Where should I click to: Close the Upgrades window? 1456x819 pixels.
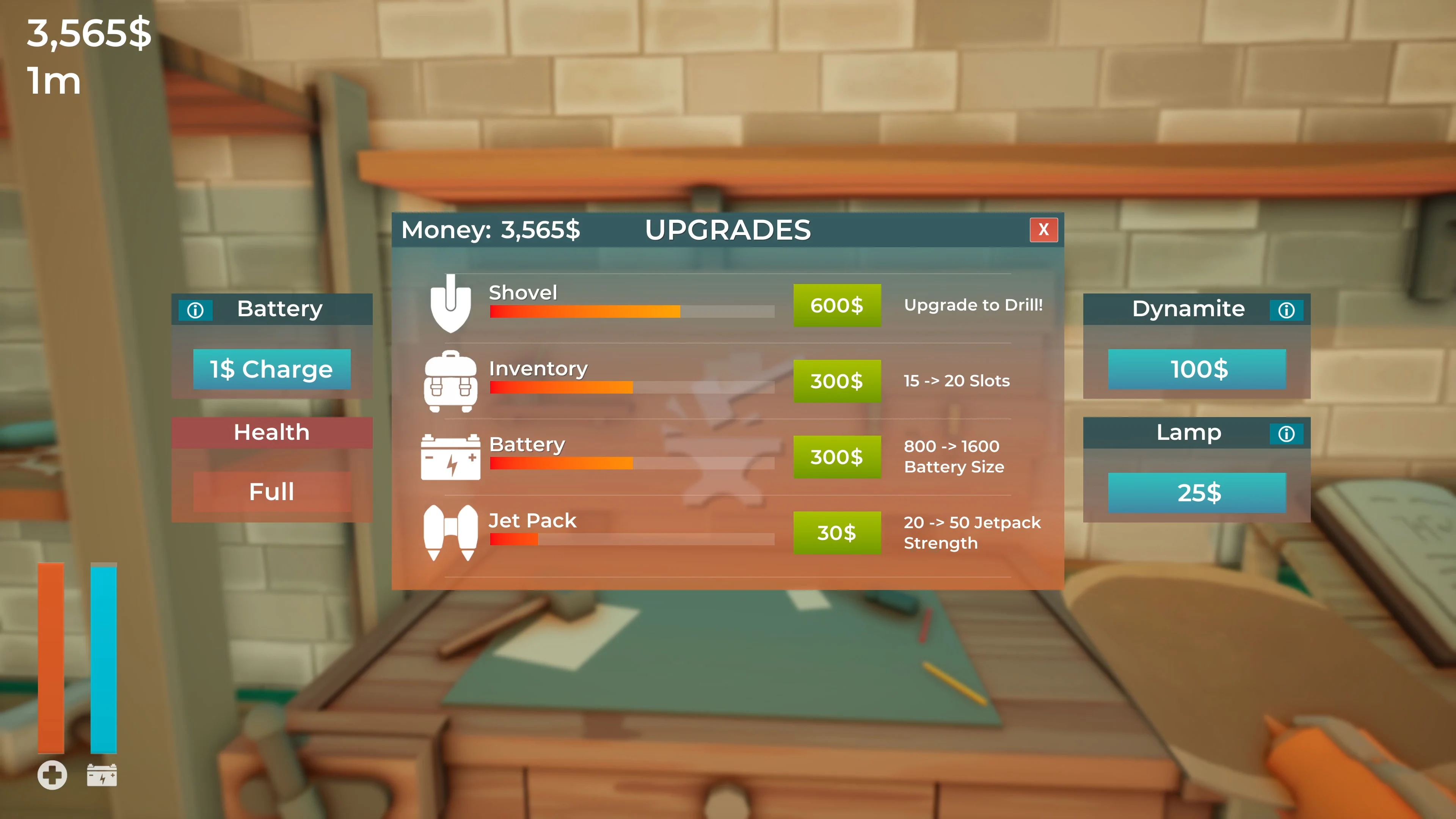coord(1043,229)
